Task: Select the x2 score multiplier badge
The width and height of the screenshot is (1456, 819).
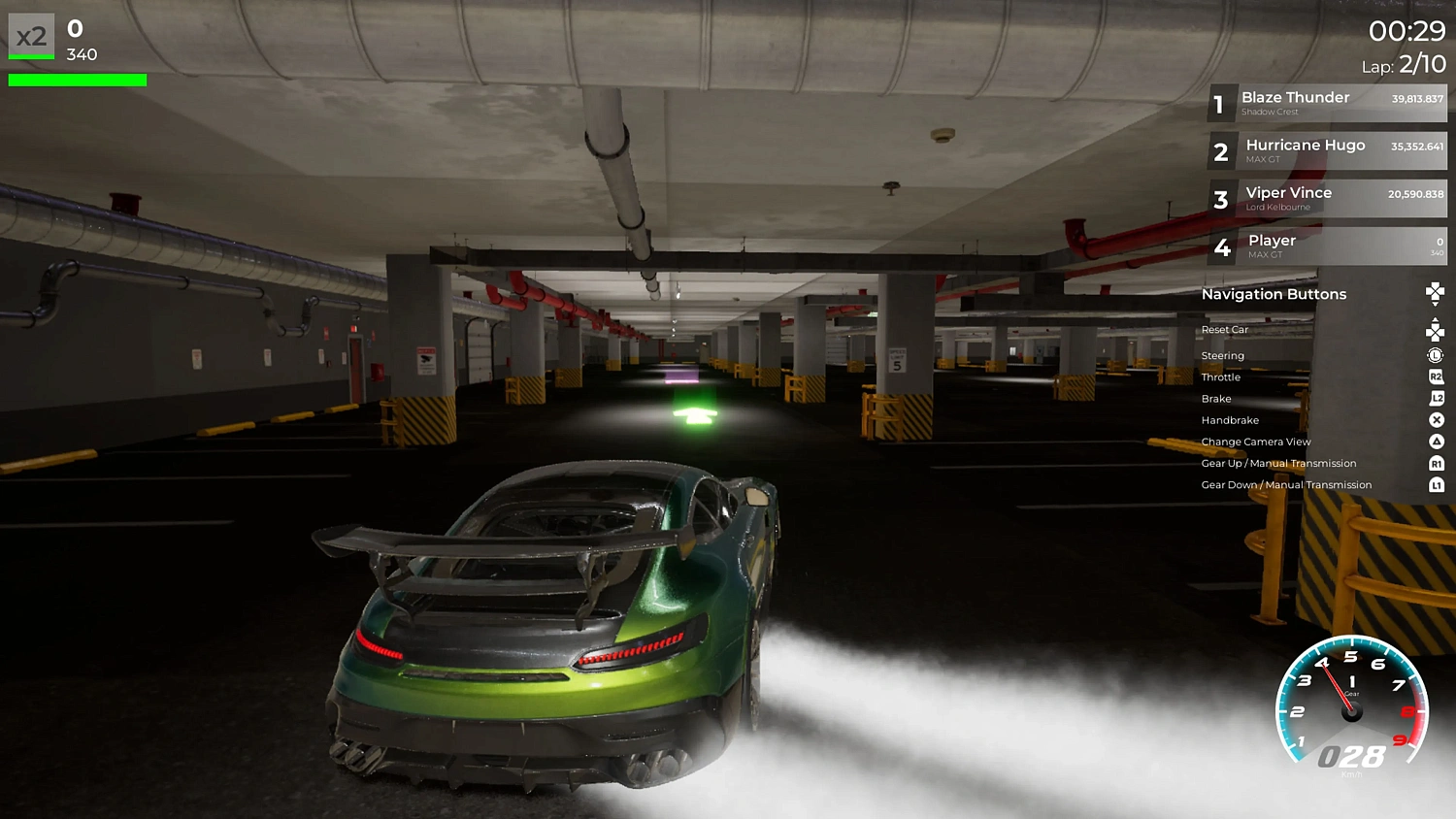Action: [30, 37]
